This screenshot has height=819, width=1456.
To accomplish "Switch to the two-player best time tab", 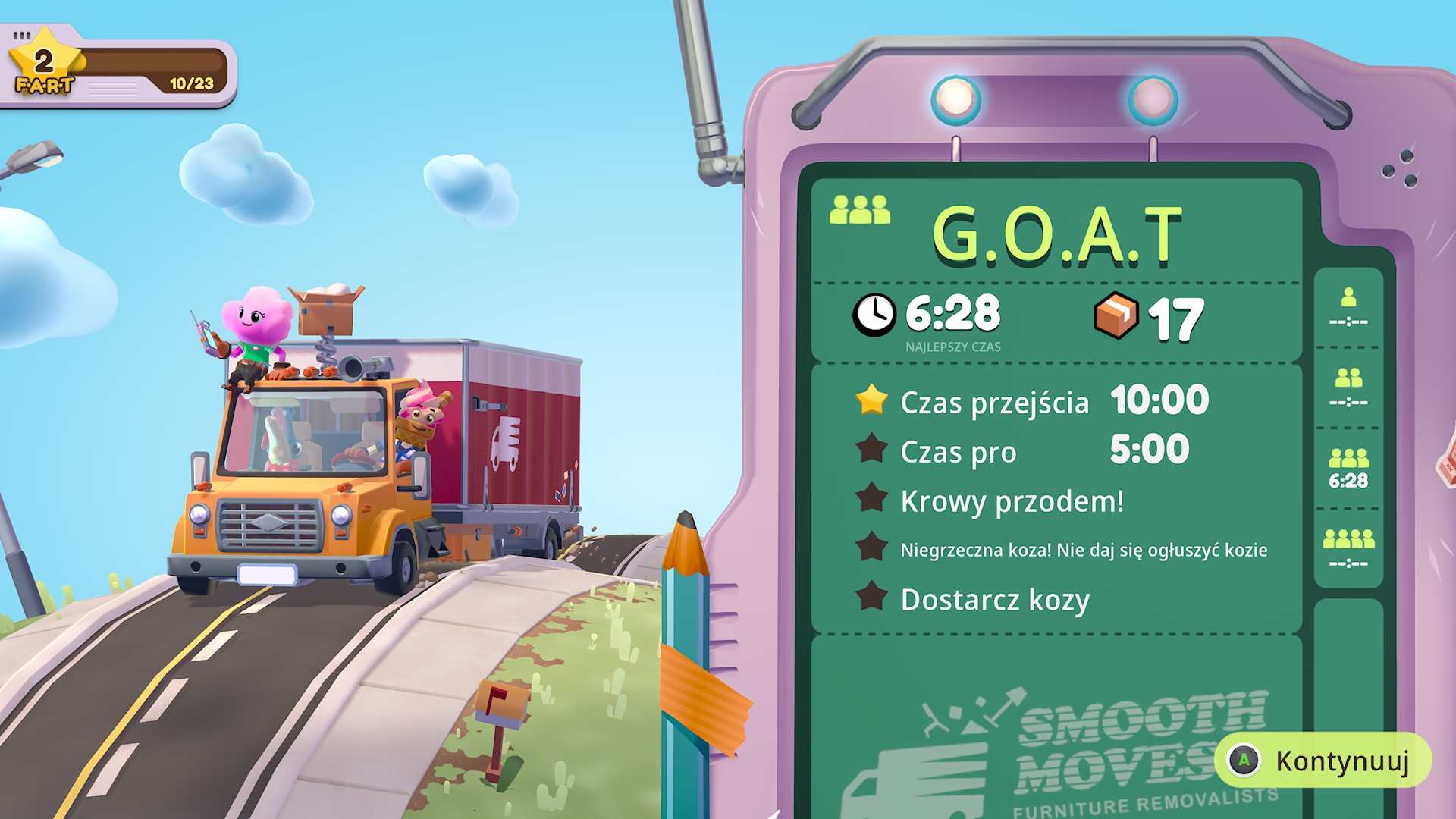I will (x=1348, y=388).
